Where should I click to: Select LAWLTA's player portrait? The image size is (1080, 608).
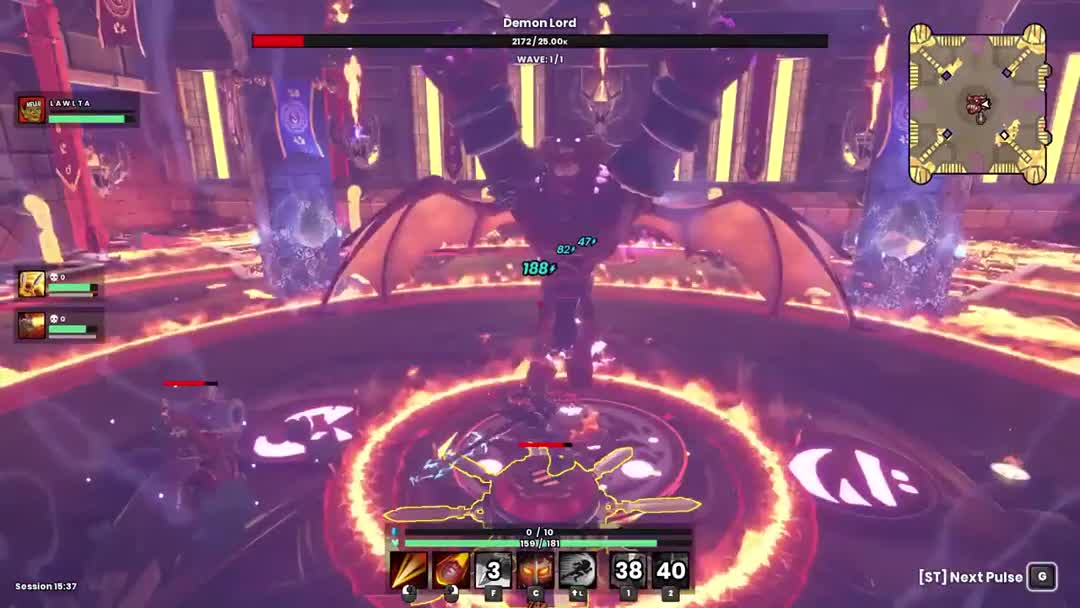[32, 110]
